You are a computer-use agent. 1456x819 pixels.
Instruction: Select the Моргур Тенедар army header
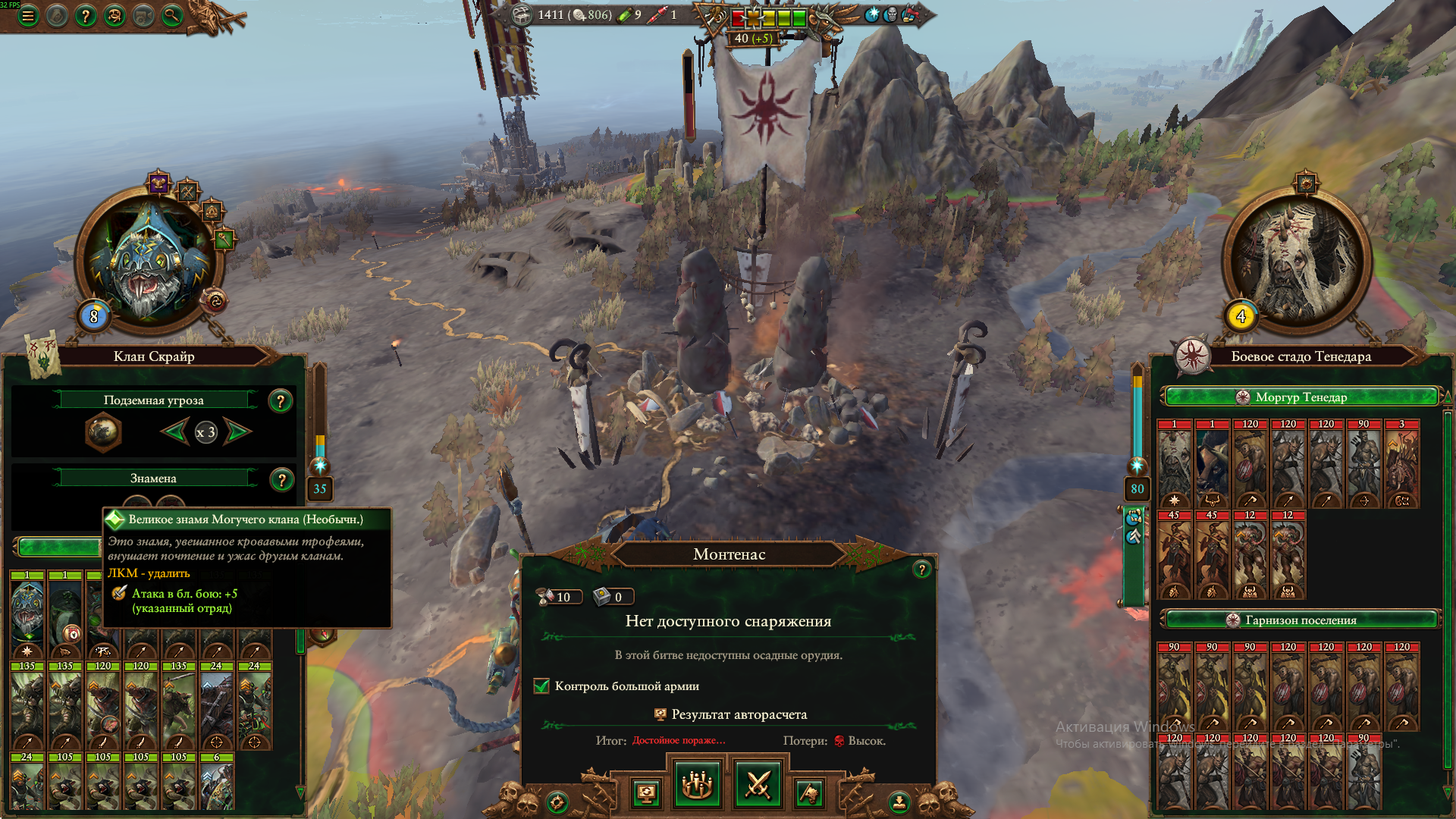1301,397
